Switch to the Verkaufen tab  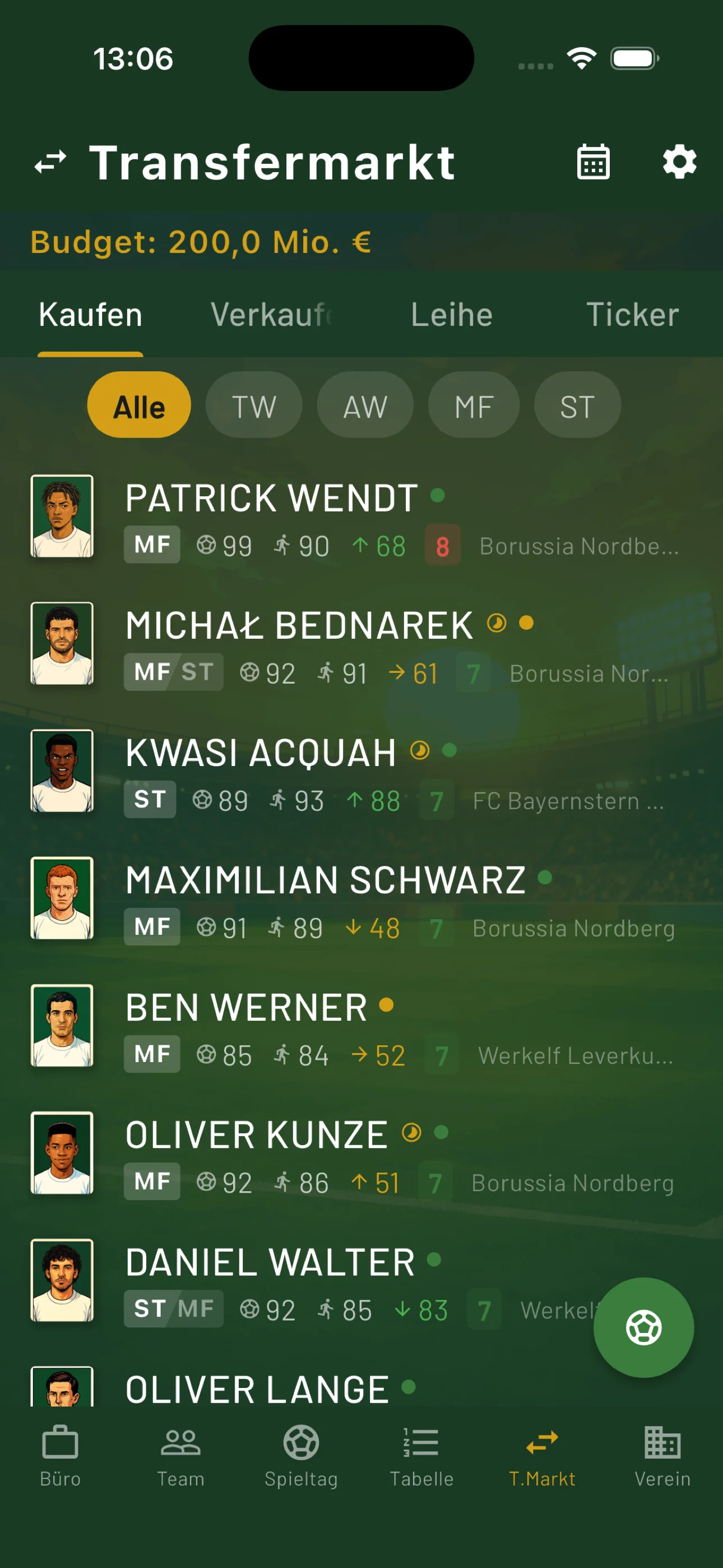coord(272,315)
